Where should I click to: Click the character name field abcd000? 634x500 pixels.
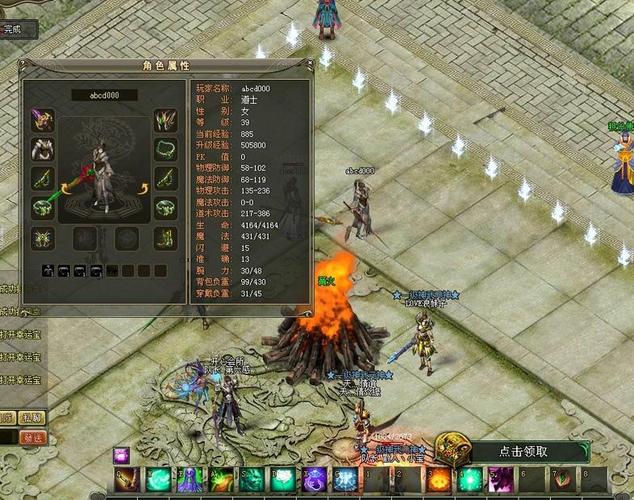tap(104, 96)
